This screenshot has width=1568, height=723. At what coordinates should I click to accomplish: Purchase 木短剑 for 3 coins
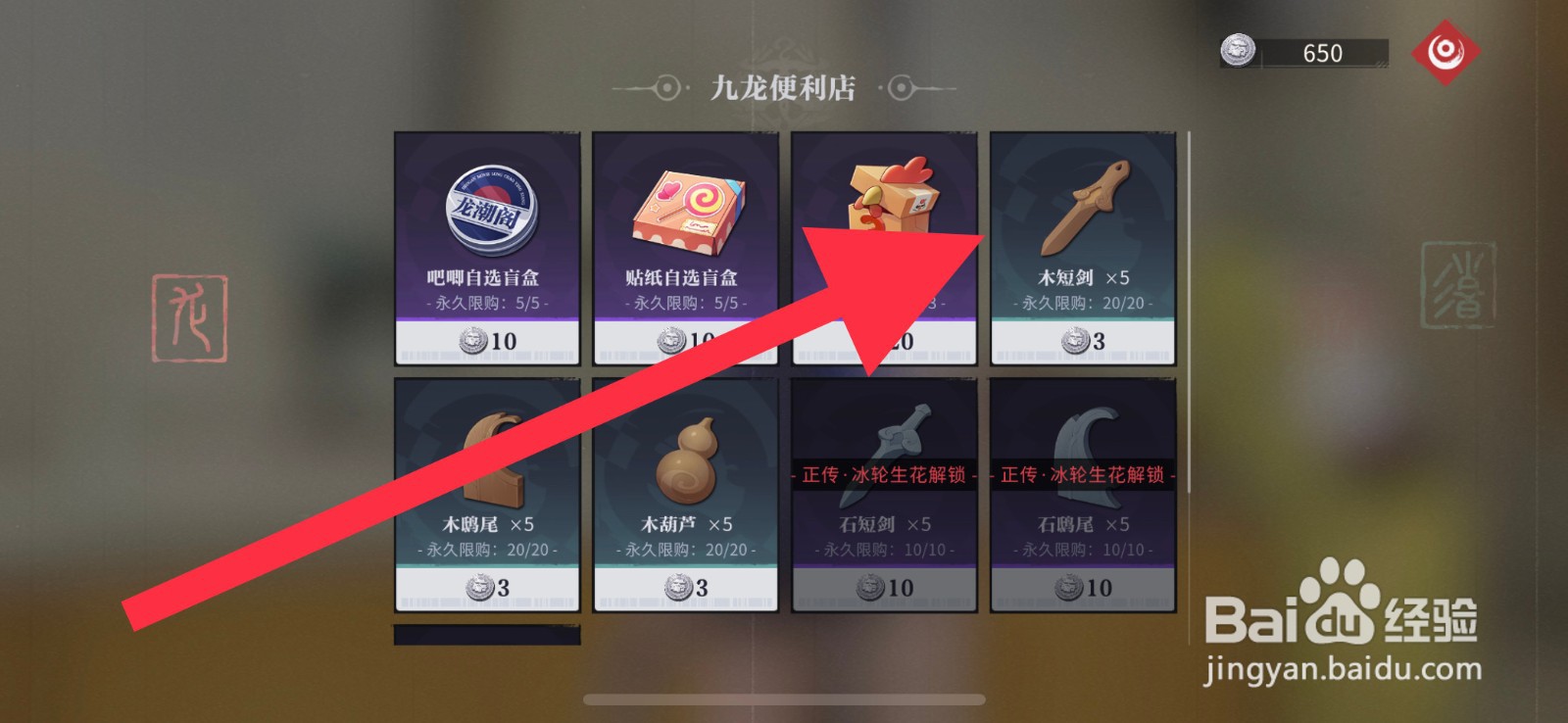1084,340
